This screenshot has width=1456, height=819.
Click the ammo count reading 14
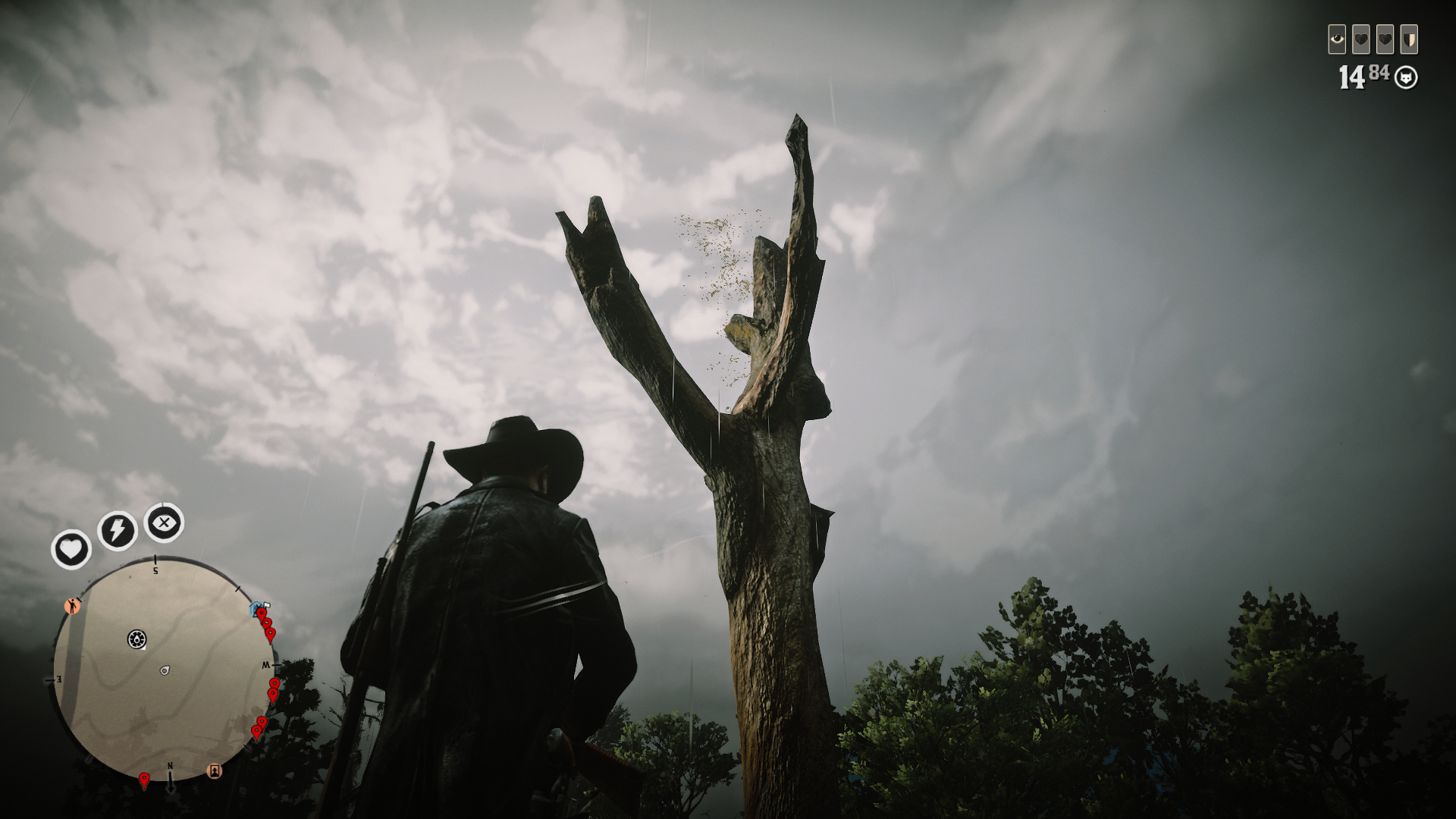coord(1353,77)
